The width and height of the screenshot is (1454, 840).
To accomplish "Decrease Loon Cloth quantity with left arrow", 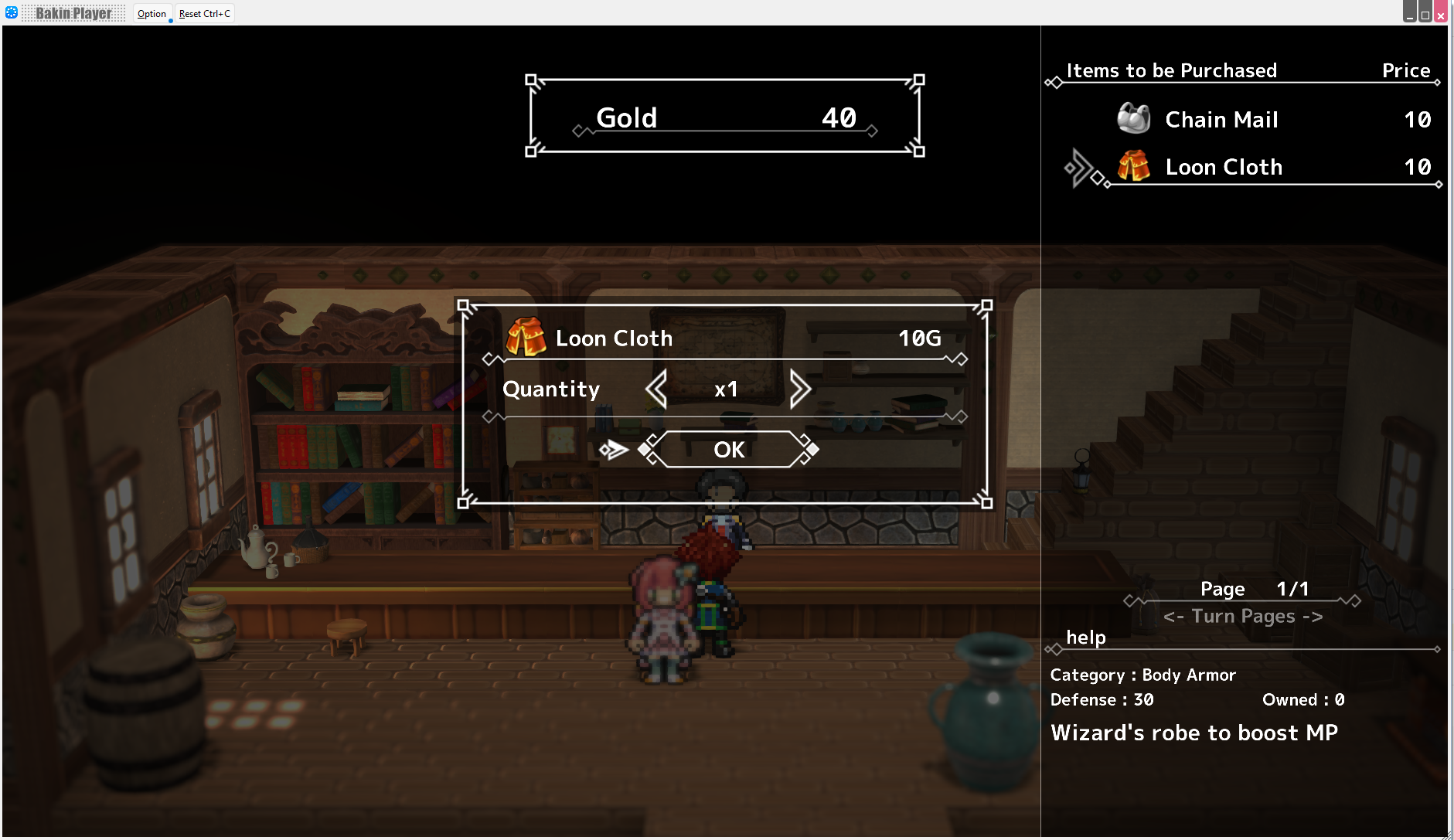I will coord(656,389).
